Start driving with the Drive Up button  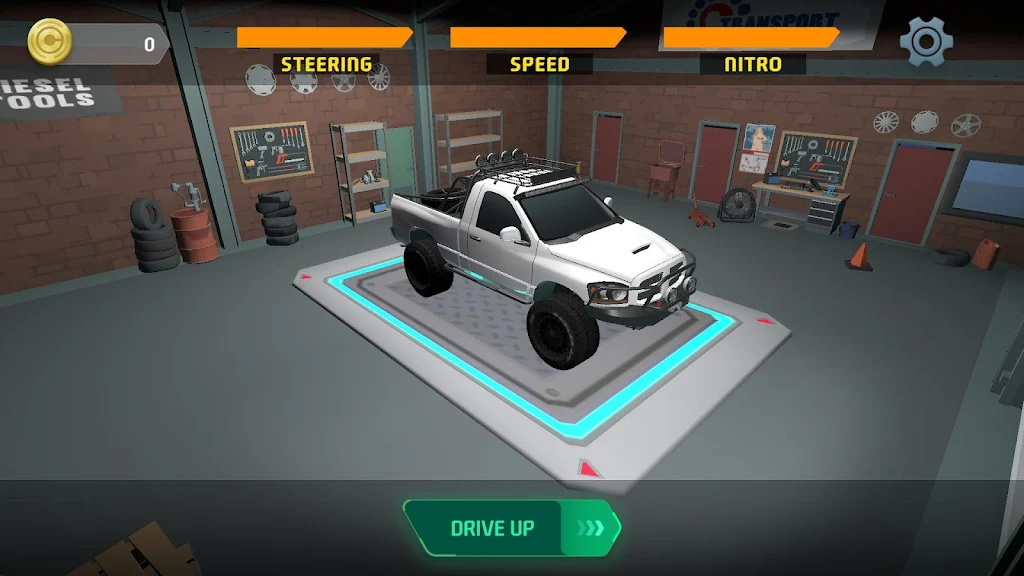[512, 528]
